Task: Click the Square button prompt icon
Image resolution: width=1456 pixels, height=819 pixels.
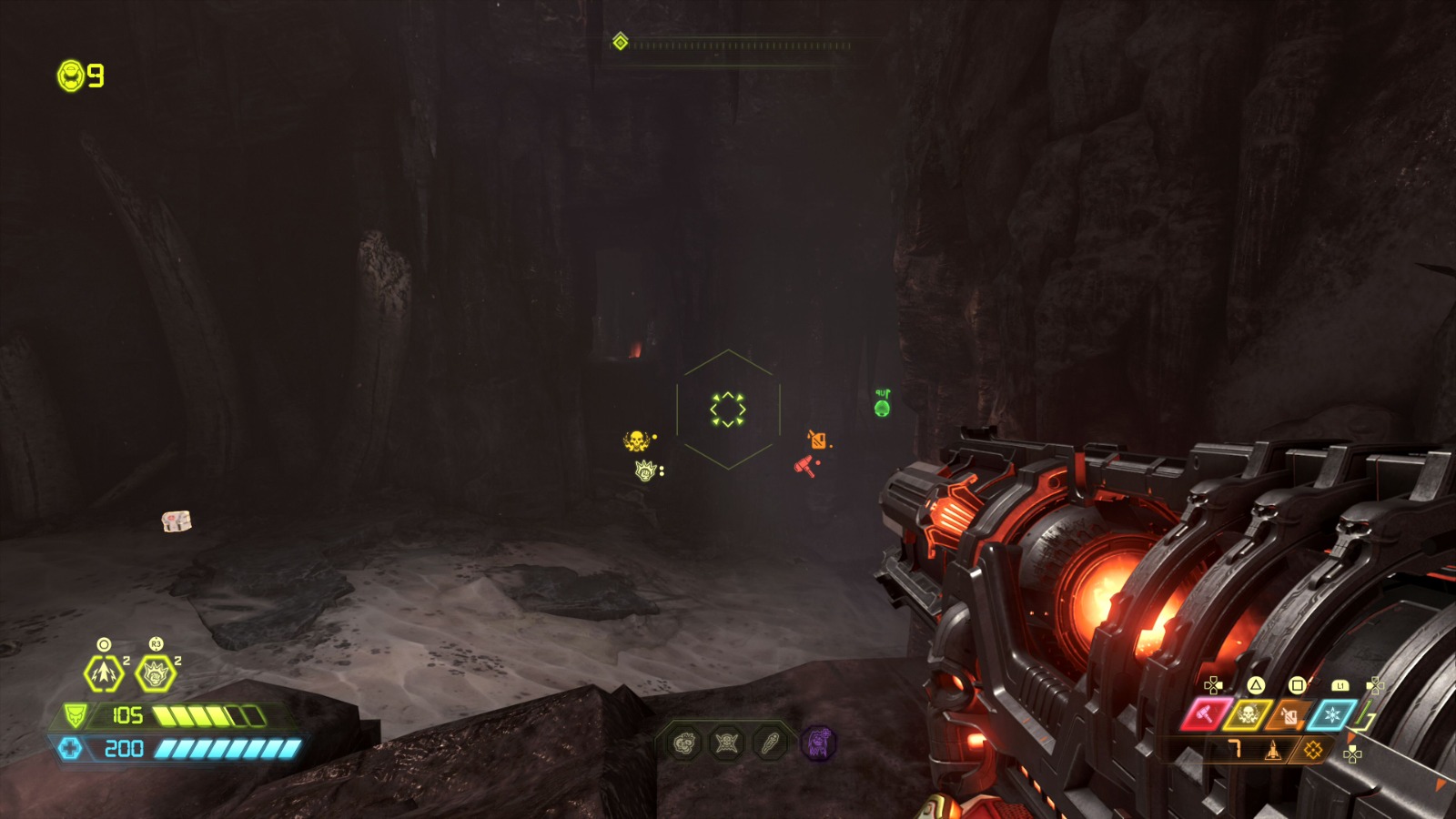Action: (x=1299, y=684)
